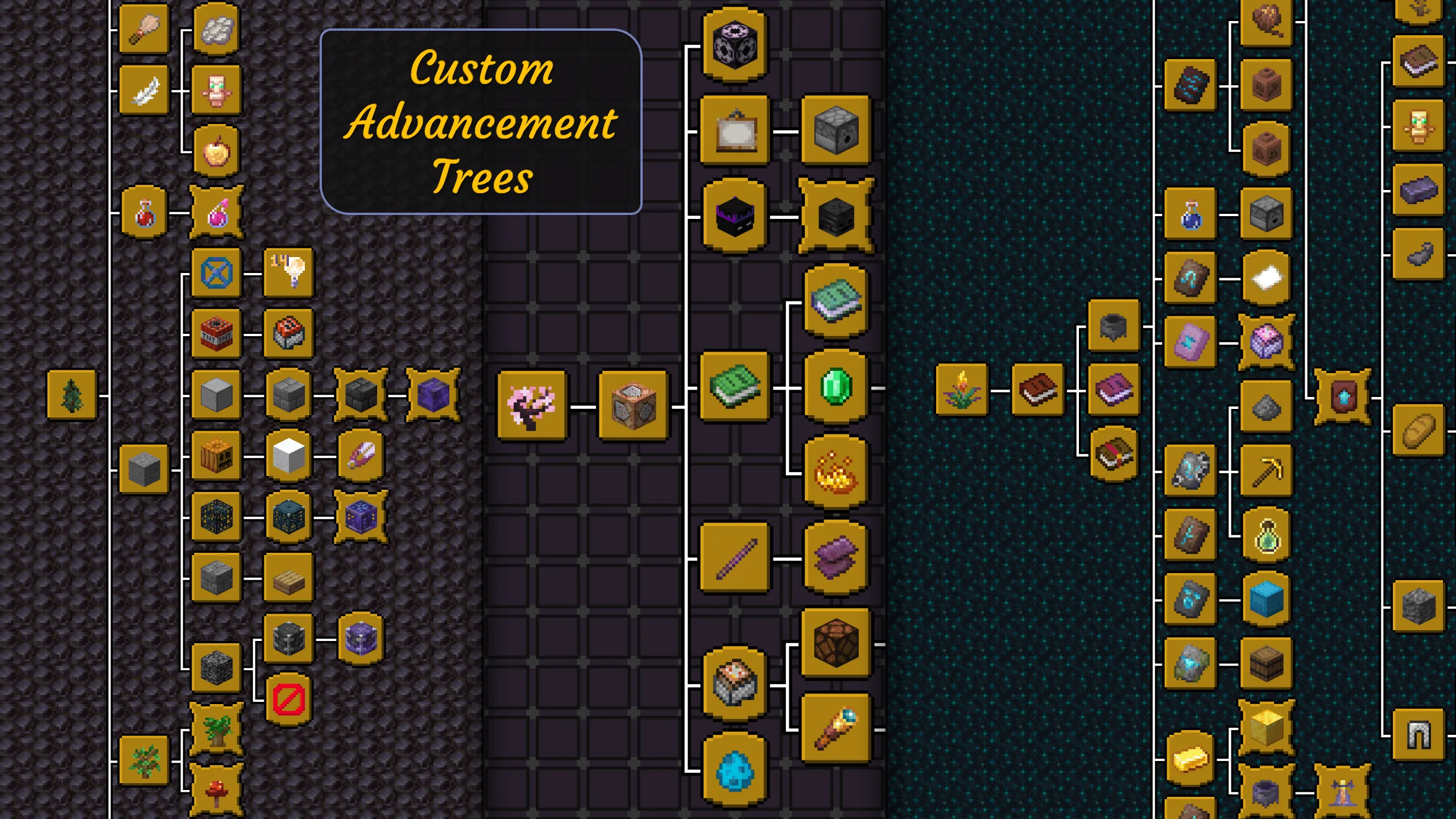The width and height of the screenshot is (1456, 819).
Task: Select the golden apple advancement
Action: (x=216, y=151)
